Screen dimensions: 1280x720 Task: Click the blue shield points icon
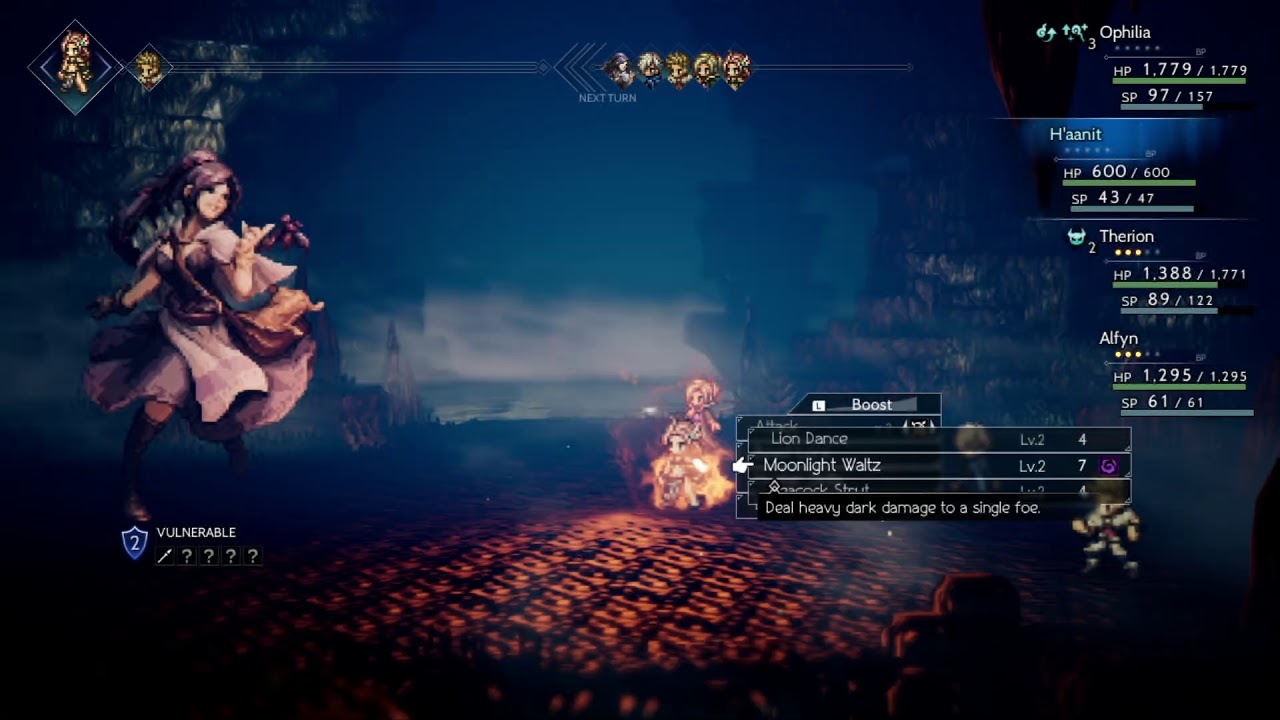[135, 543]
